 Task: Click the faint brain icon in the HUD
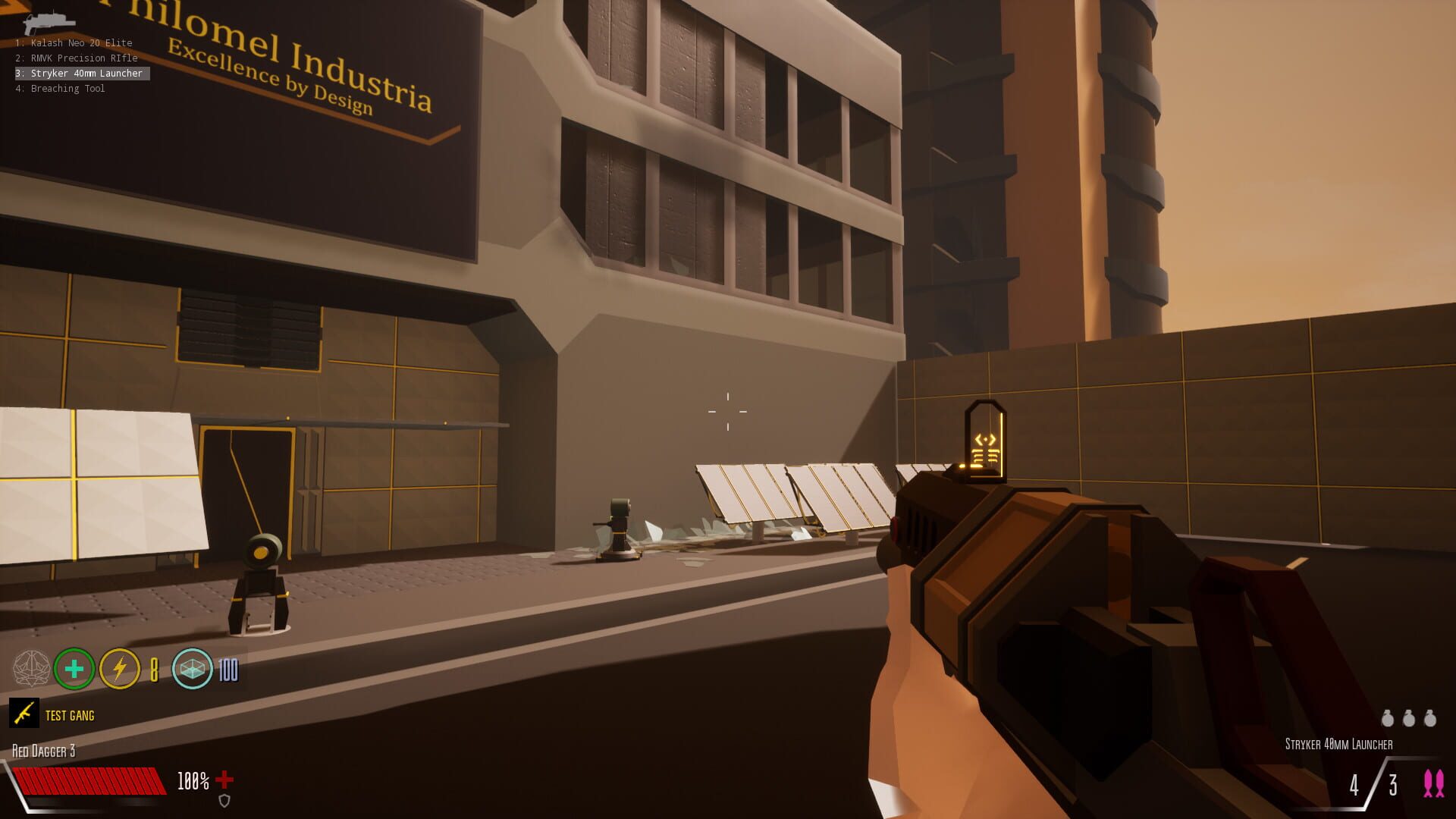(x=32, y=669)
